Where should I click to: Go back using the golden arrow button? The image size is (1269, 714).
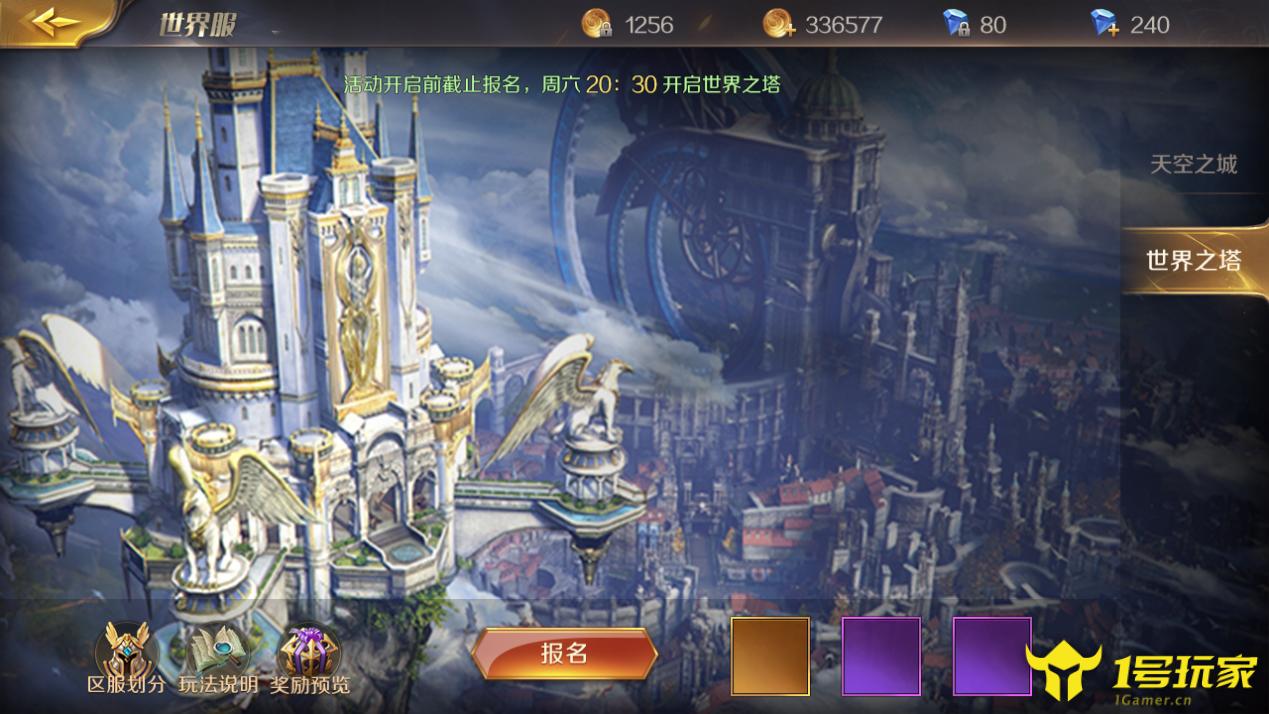[55, 22]
